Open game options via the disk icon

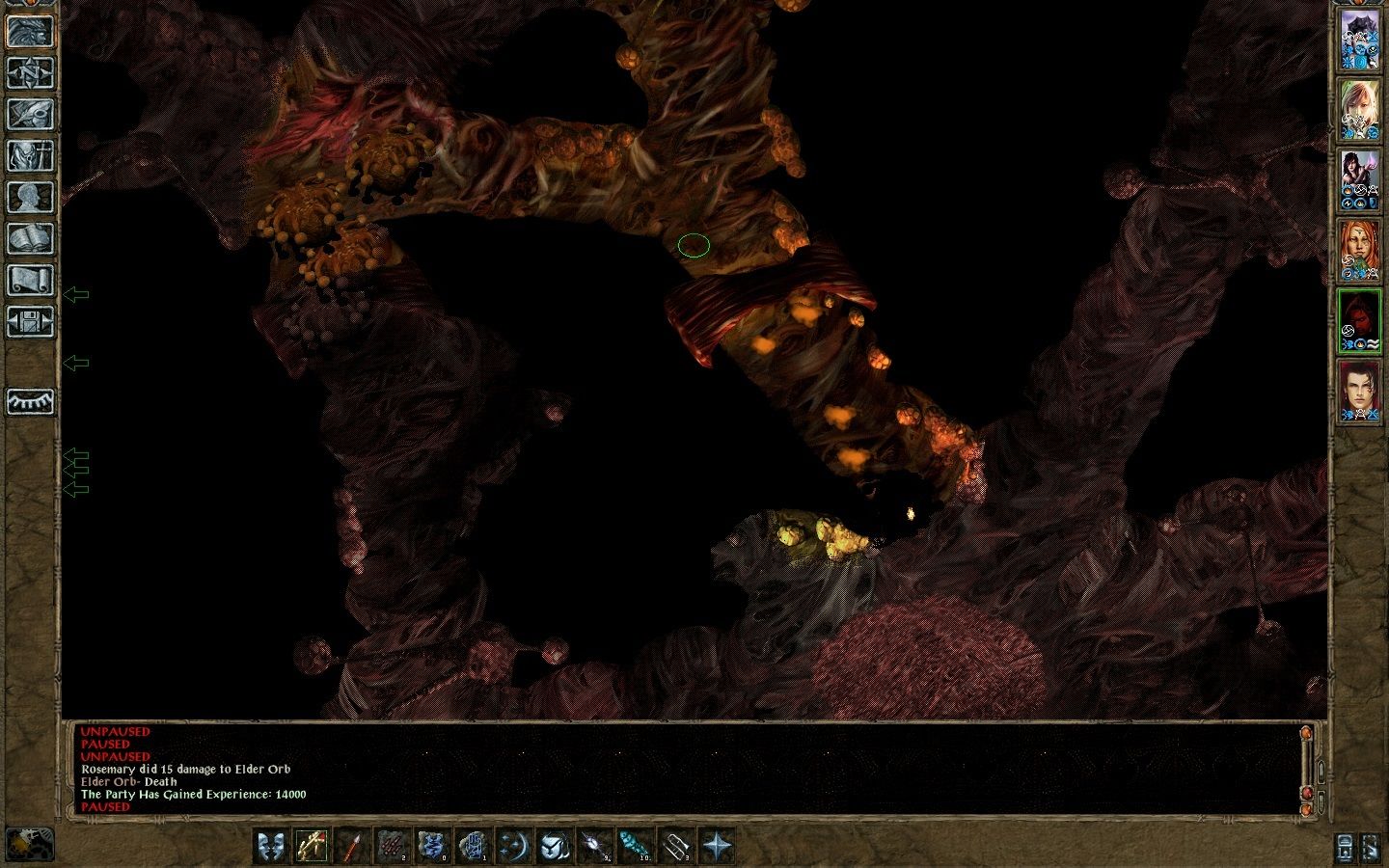coord(29,322)
